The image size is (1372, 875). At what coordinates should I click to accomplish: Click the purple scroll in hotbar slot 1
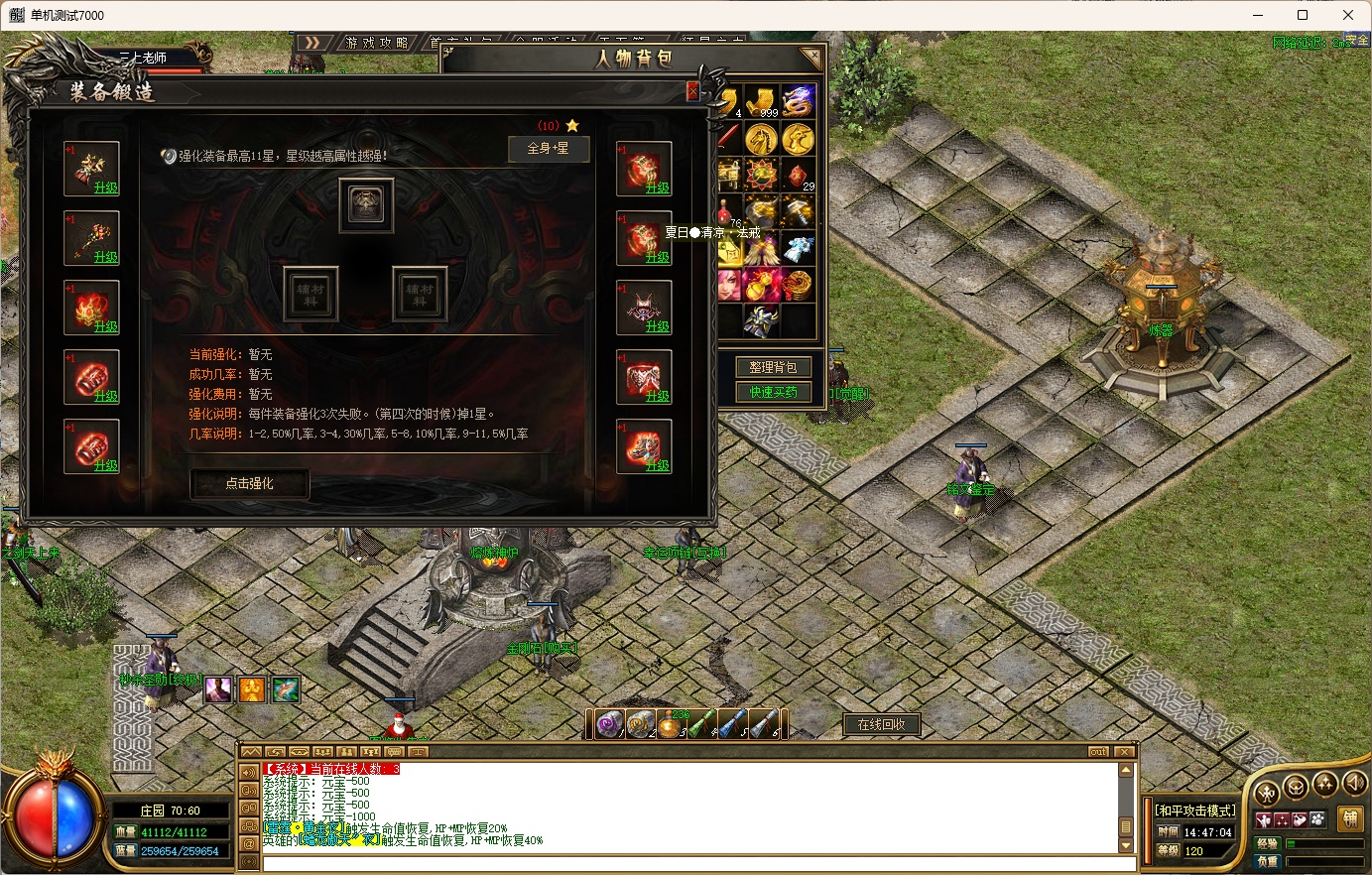coord(609,725)
